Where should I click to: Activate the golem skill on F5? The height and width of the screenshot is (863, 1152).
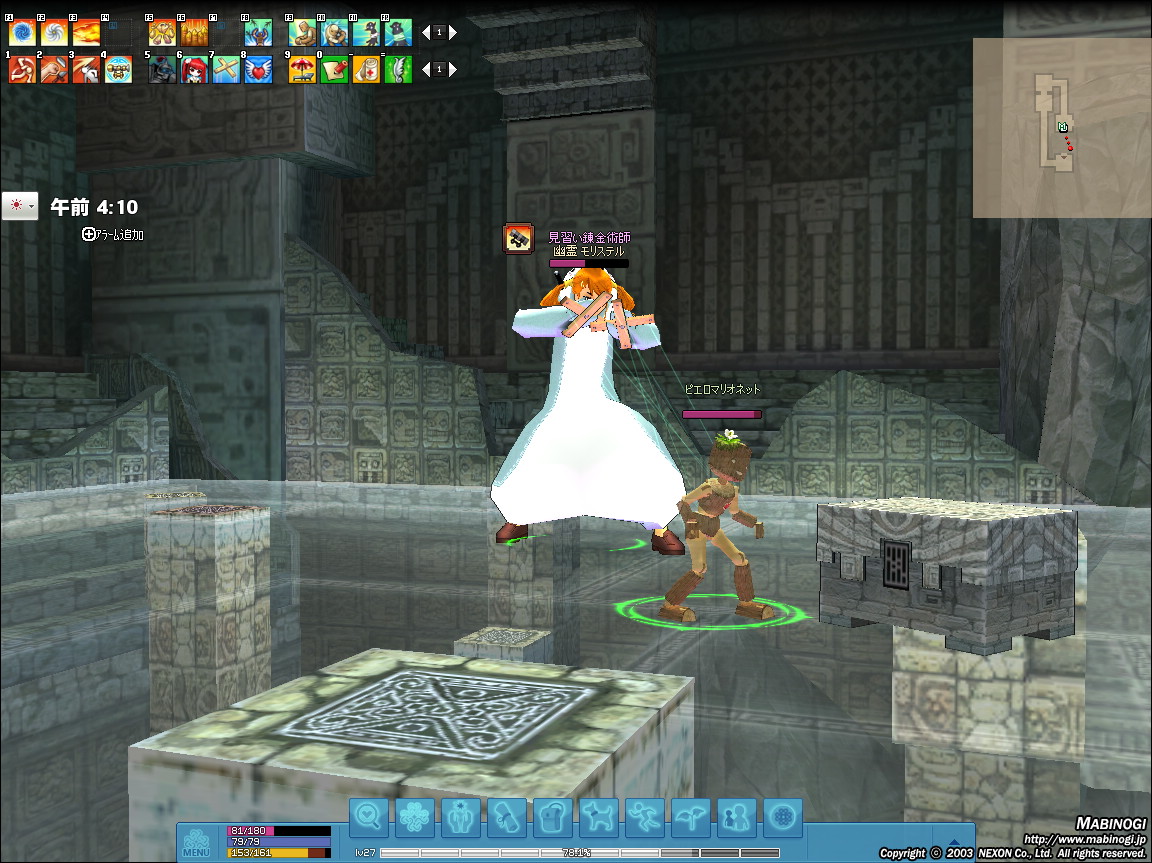click(162, 33)
